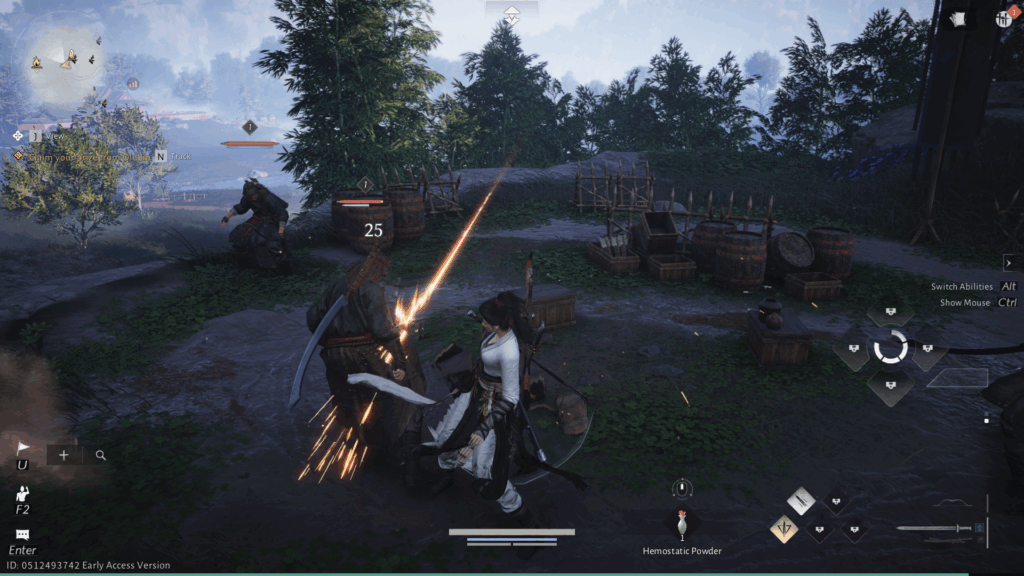Click the signal bars network icon

(x=132, y=85)
